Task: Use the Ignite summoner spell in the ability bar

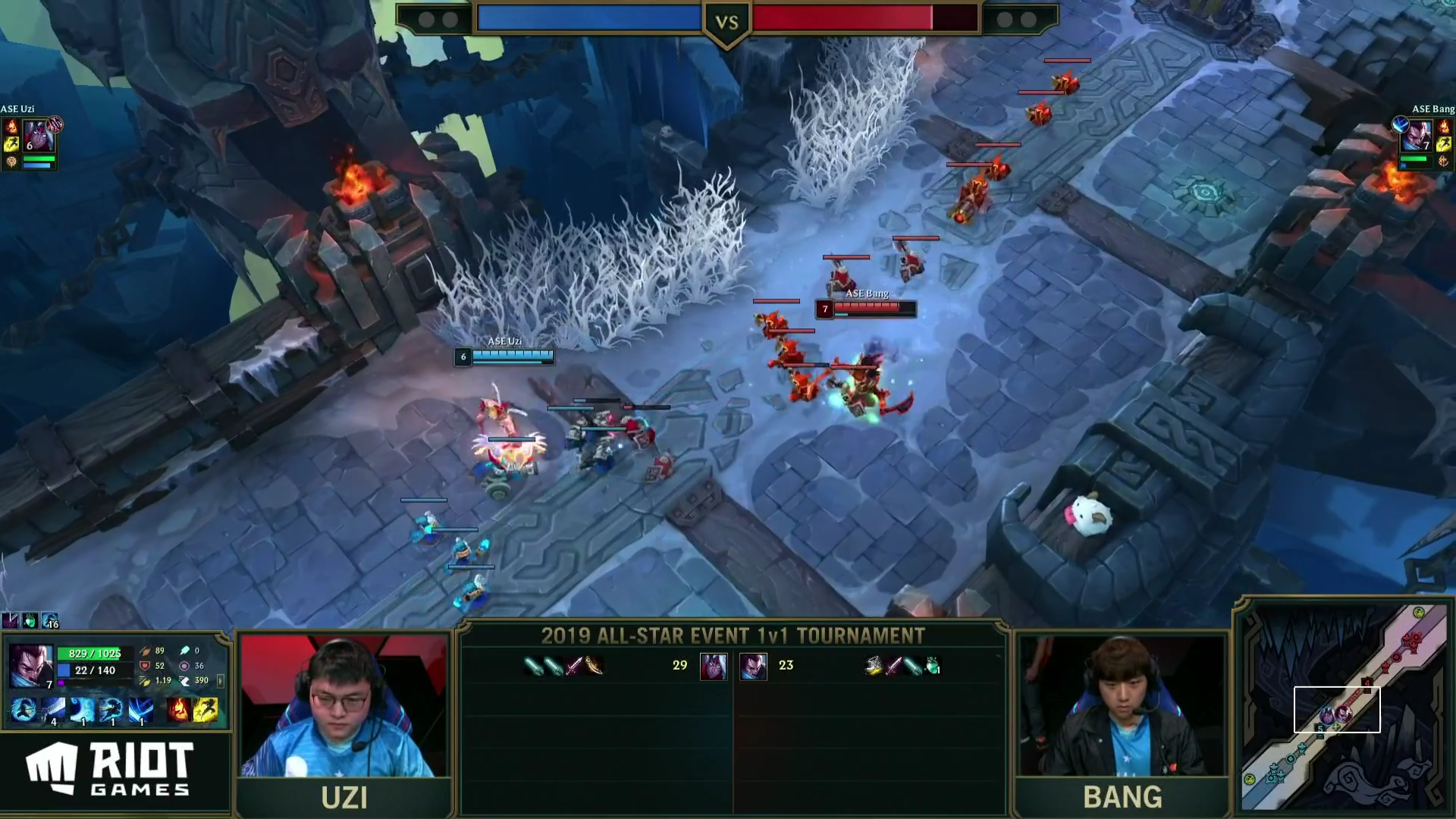Action: [x=178, y=710]
